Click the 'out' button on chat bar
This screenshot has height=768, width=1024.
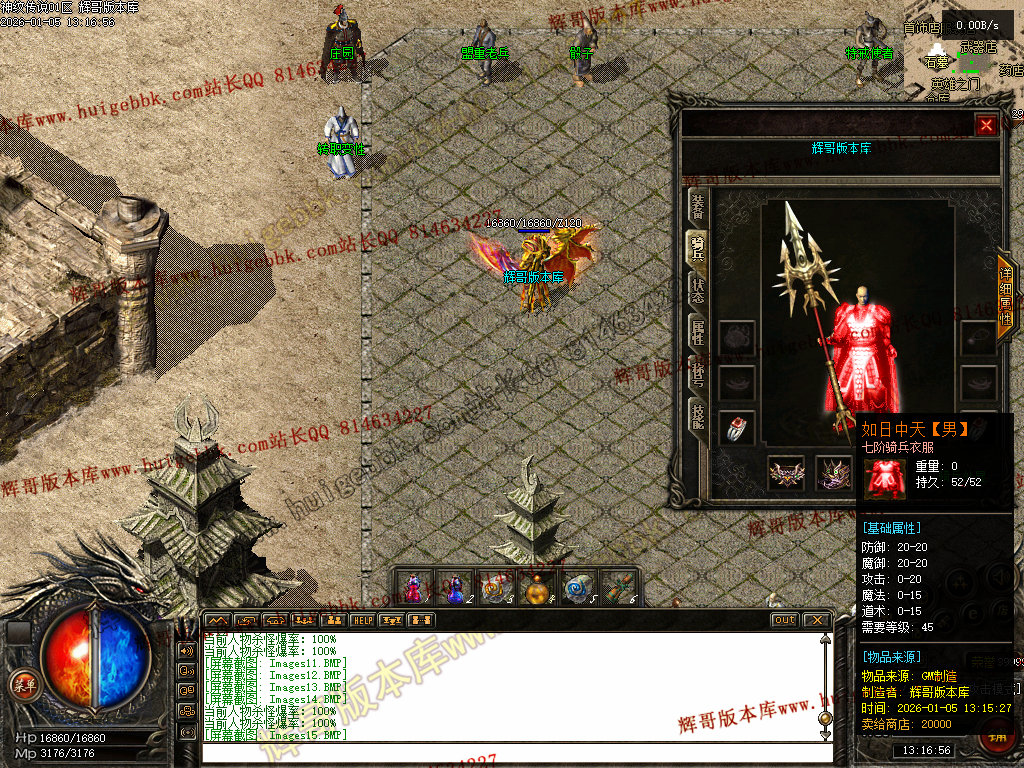click(x=785, y=620)
